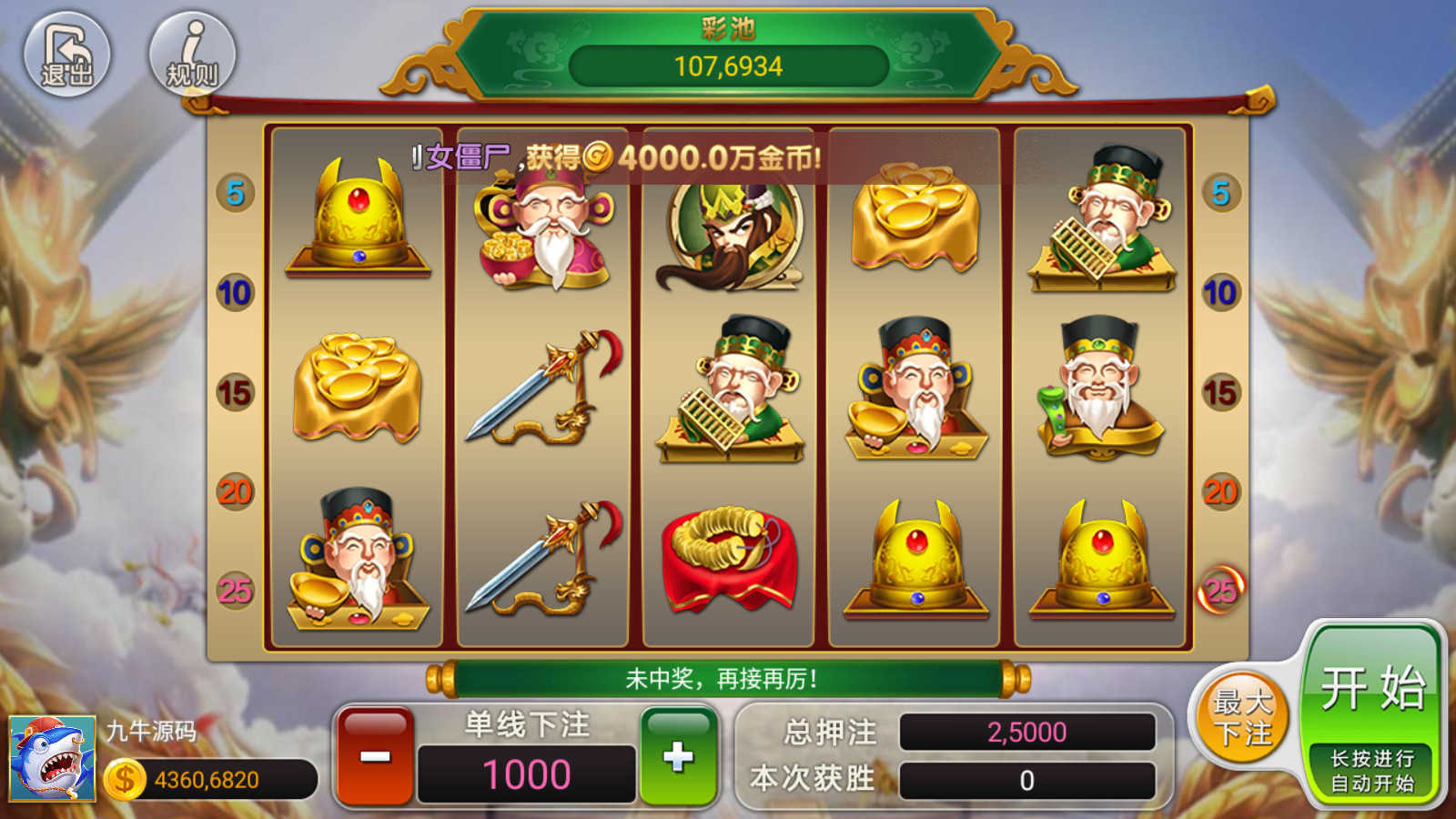
Task: Click the abacus elder symbol on rightmost reel
Action: [x=1101, y=226]
